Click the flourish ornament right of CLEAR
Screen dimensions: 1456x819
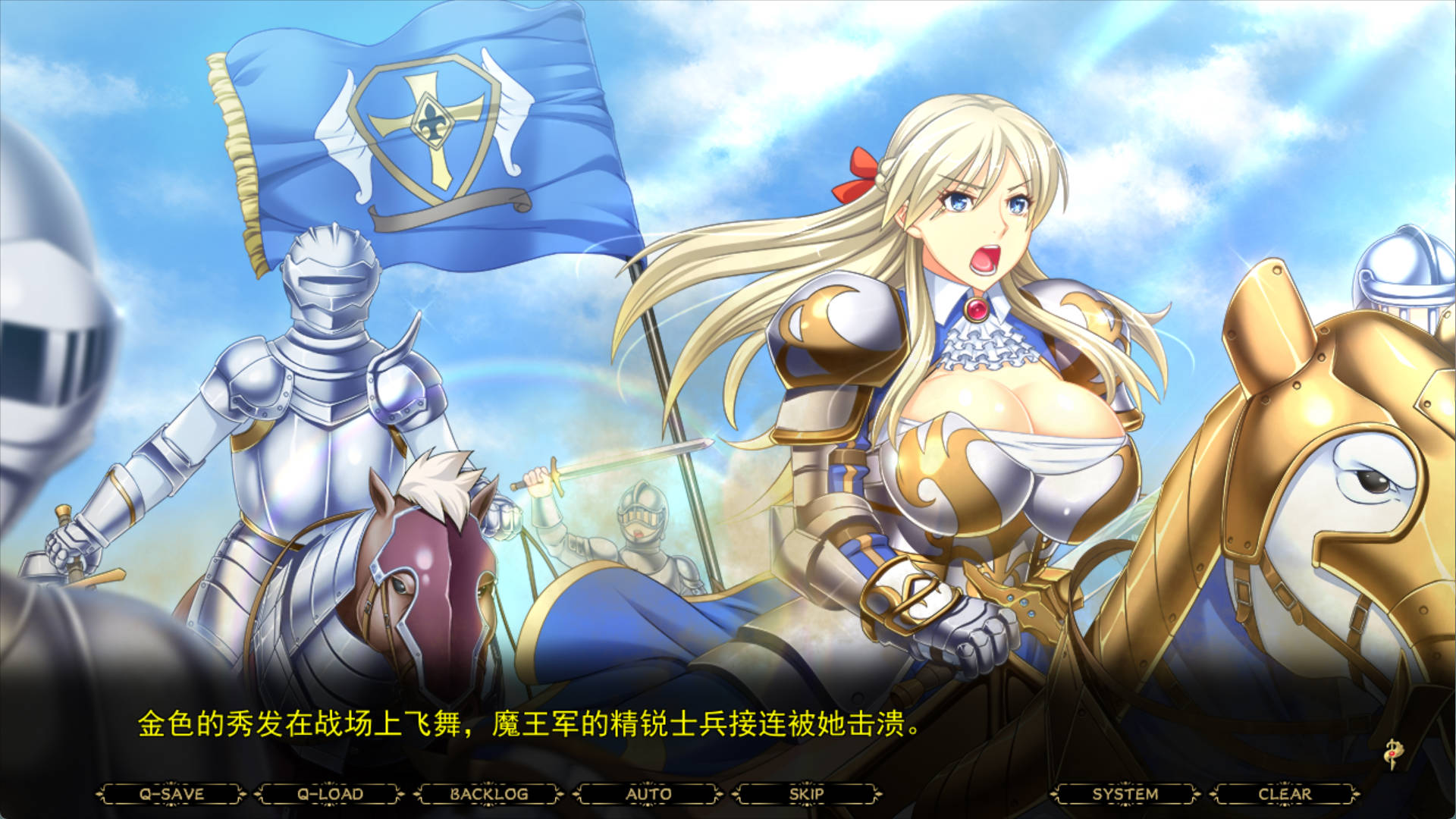point(1355,792)
